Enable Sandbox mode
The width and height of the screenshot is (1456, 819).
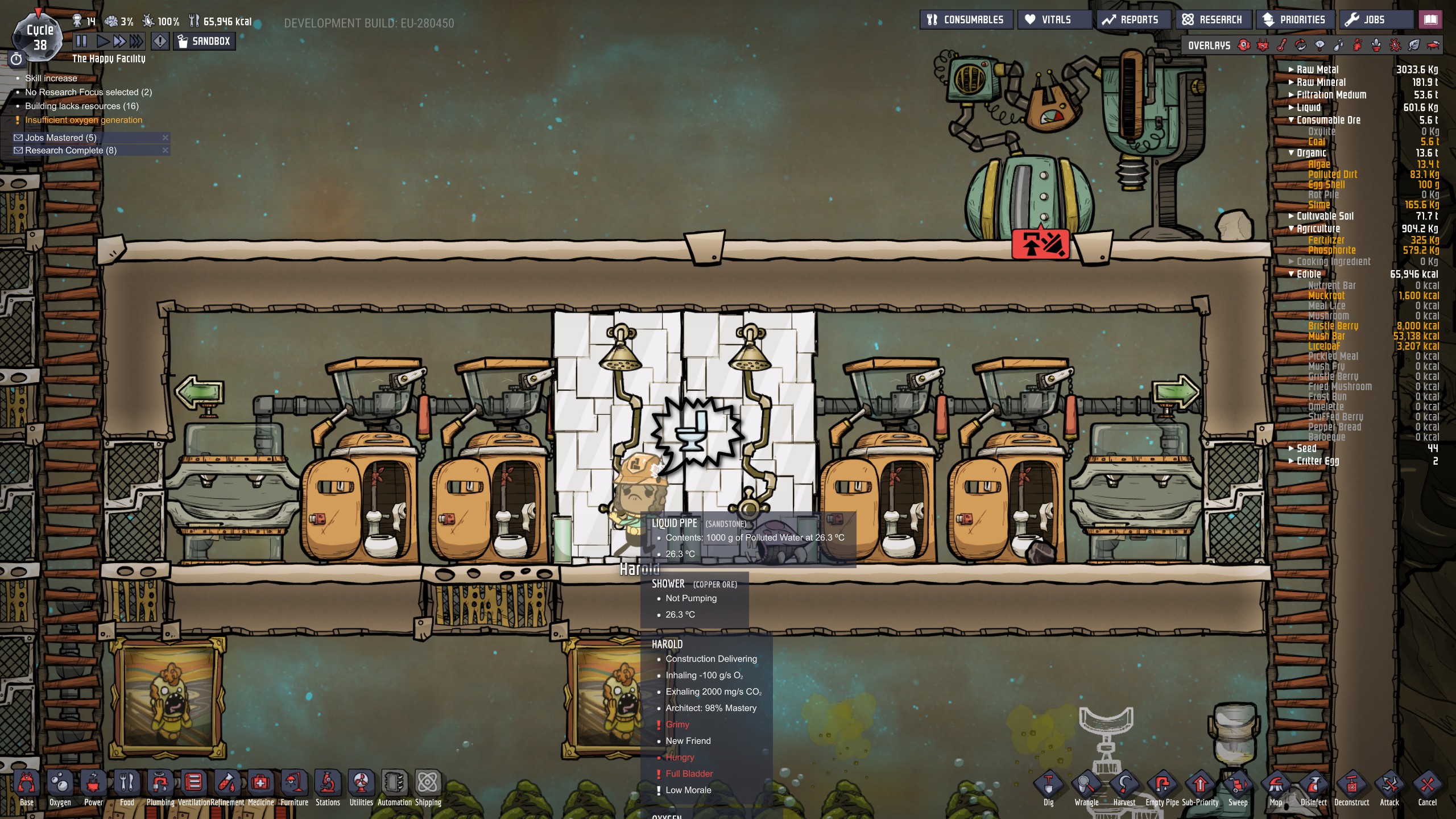pos(204,41)
